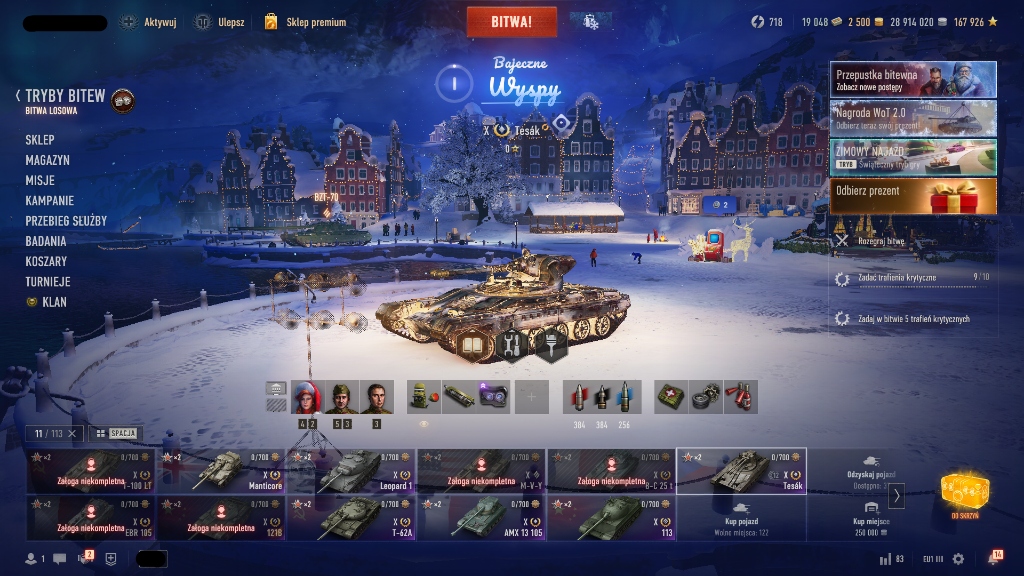The height and width of the screenshot is (576, 1024).
Task: Start a battle with the BITWA! button
Action: pos(511,21)
